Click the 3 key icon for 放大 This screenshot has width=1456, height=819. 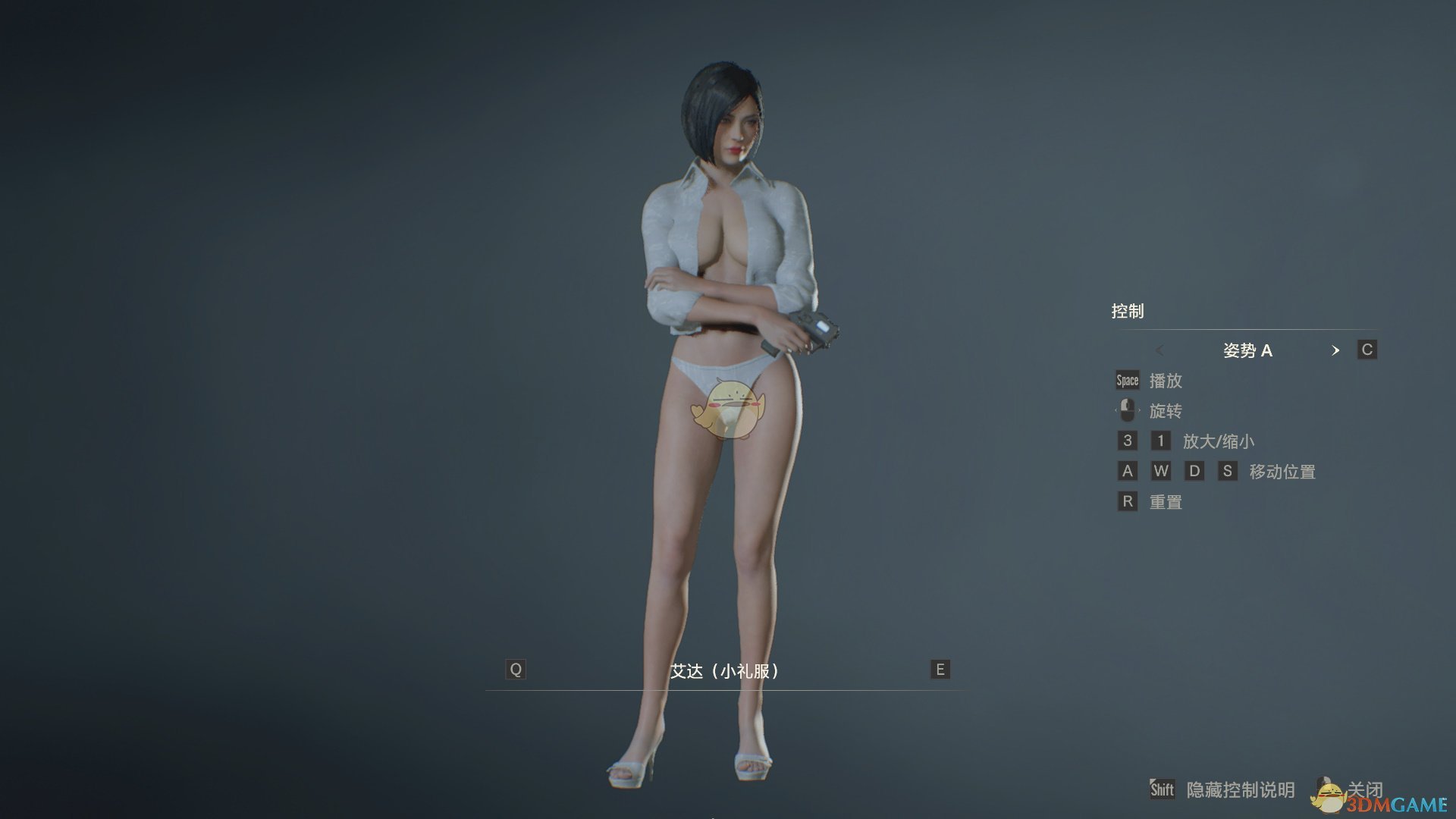coord(1127,441)
